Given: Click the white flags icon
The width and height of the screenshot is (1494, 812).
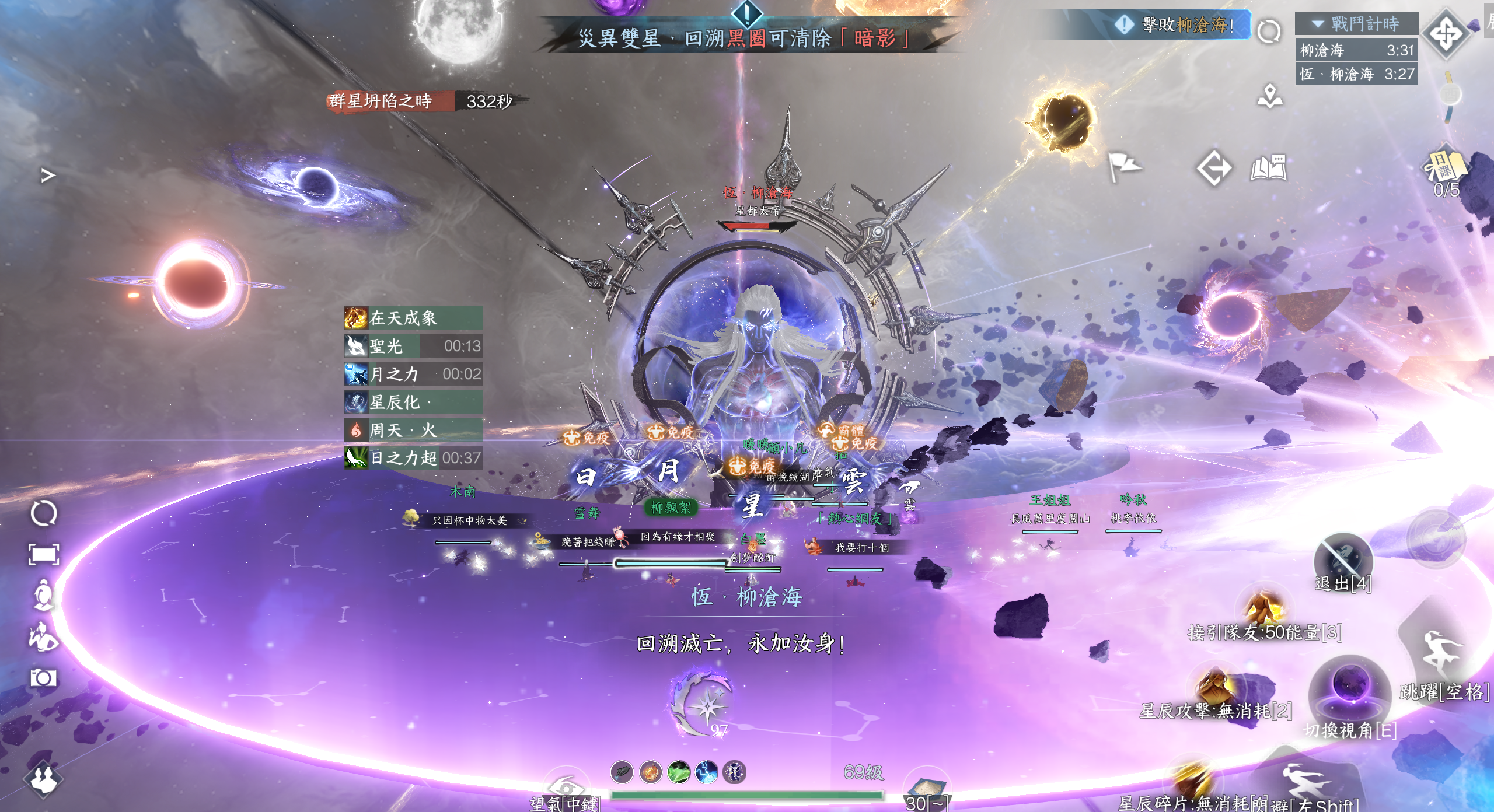Looking at the screenshot, I should point(1123,166).
